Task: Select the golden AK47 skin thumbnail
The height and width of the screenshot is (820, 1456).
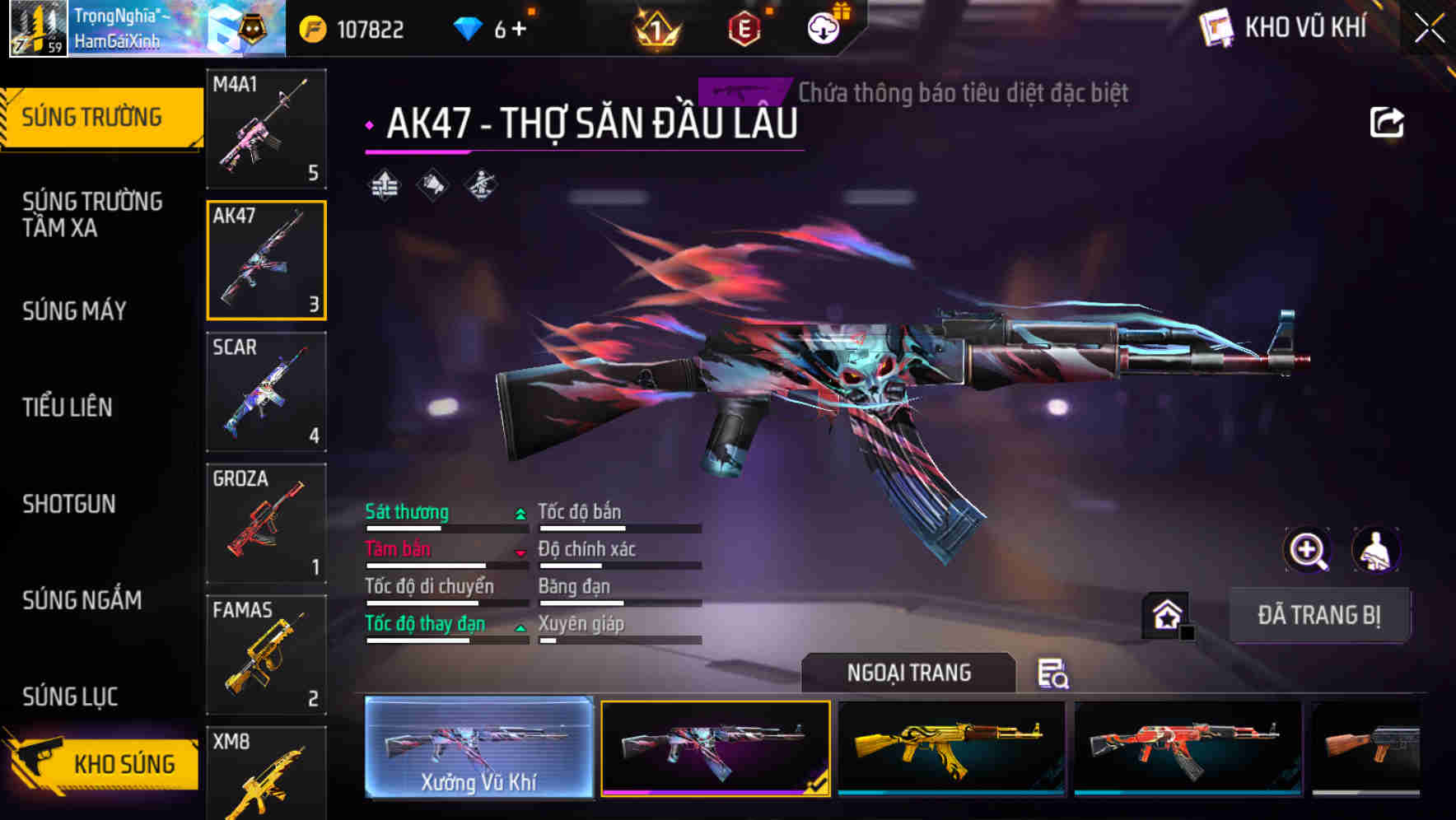Action: tap(951, 749)
